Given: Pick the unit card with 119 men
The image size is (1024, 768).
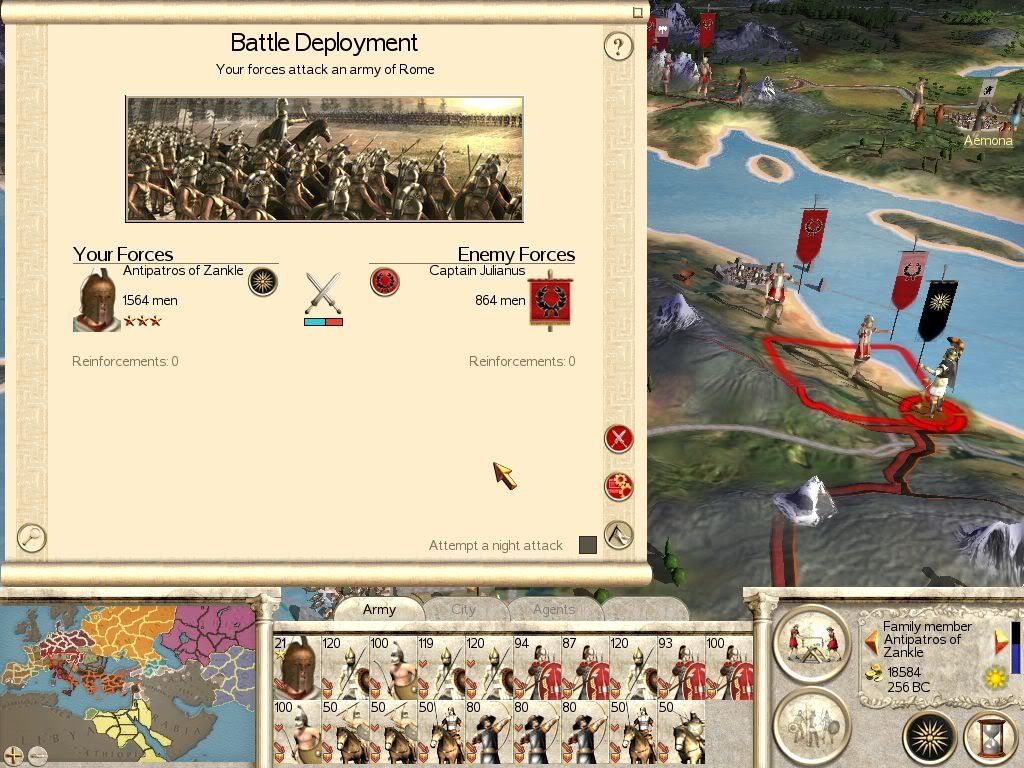Looking at the screenshot, I should (441, 667).
